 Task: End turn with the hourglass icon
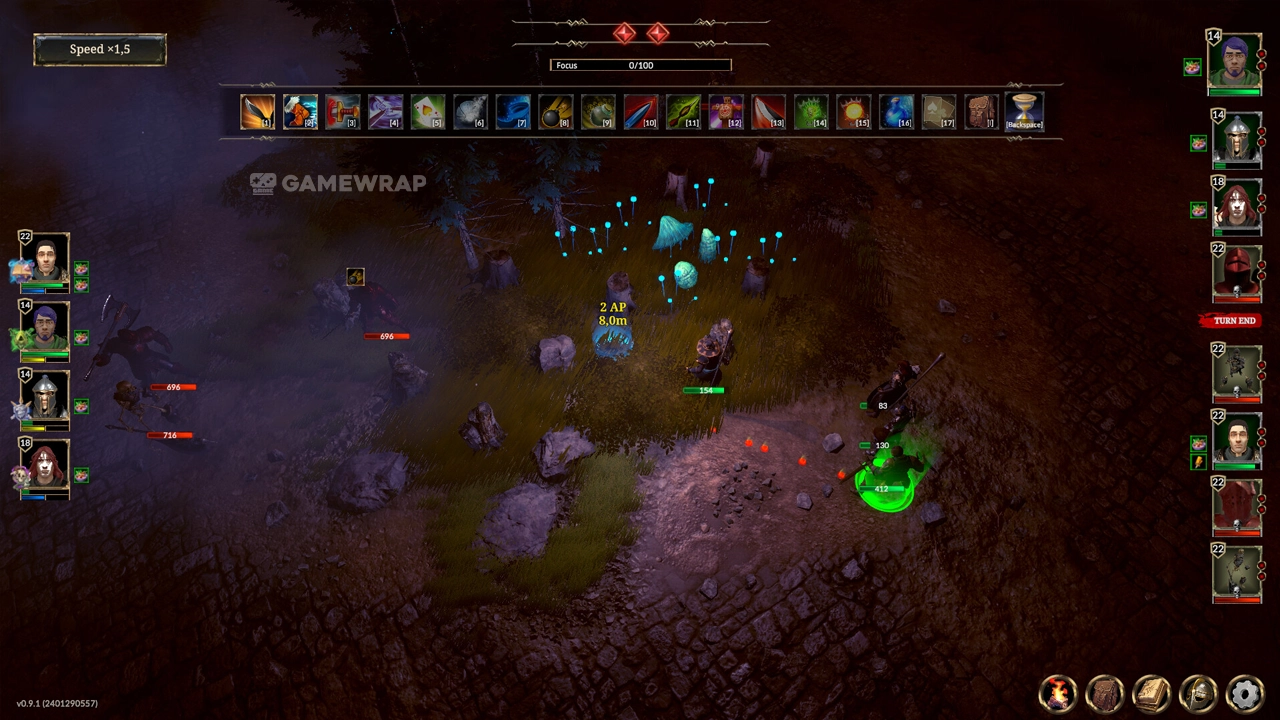(x=1024, y=111)
